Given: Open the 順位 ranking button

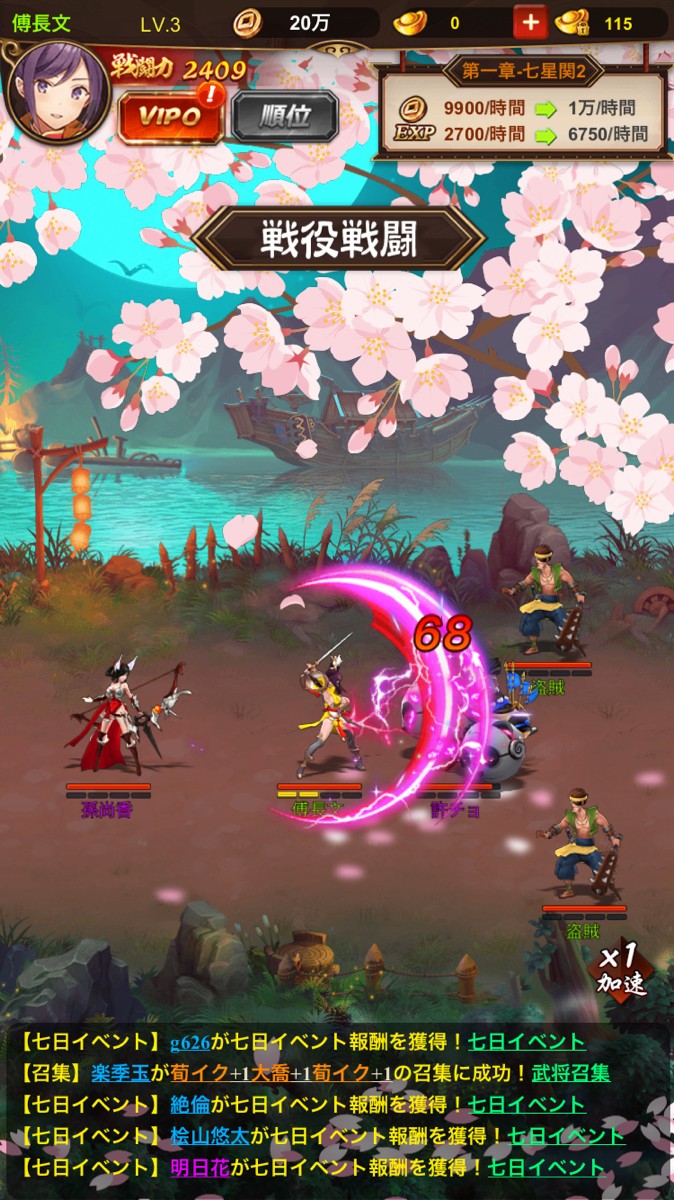Looking at the screenshot, I should point(285,116).
